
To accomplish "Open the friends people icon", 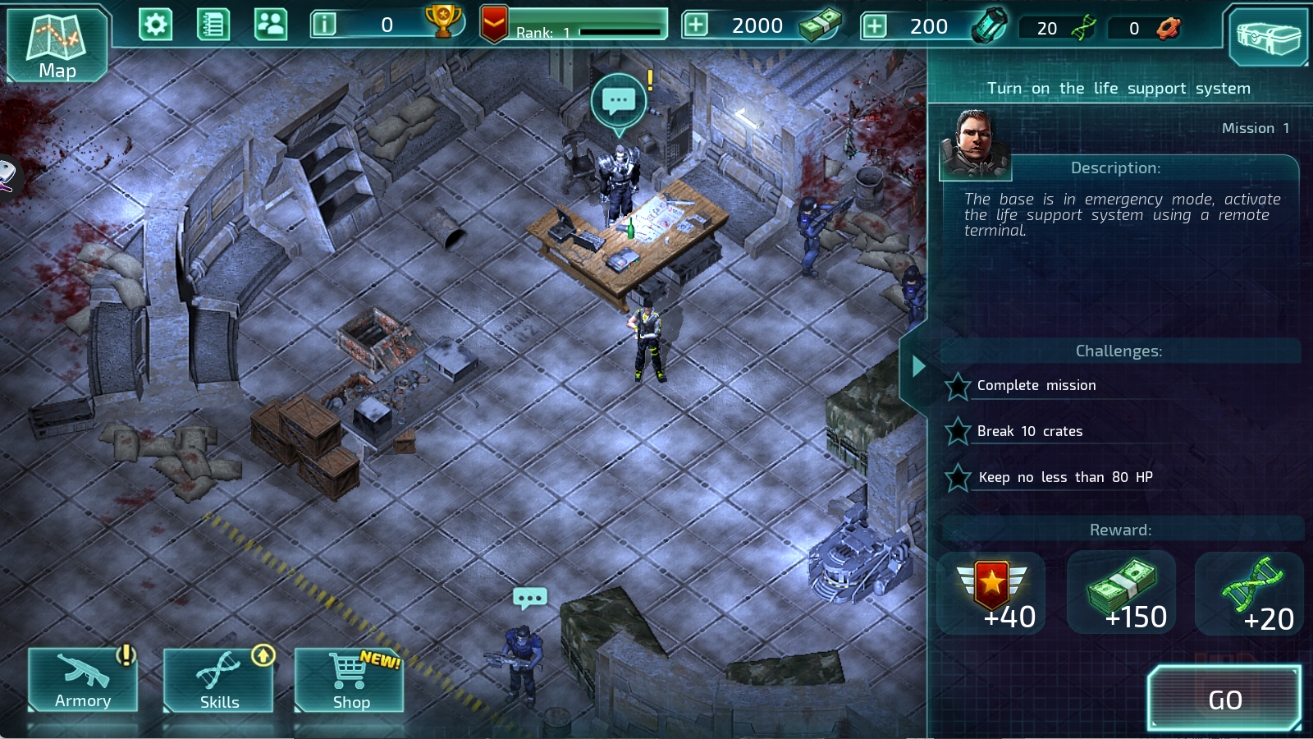I will pyautogui.click(x=270, y=24).
